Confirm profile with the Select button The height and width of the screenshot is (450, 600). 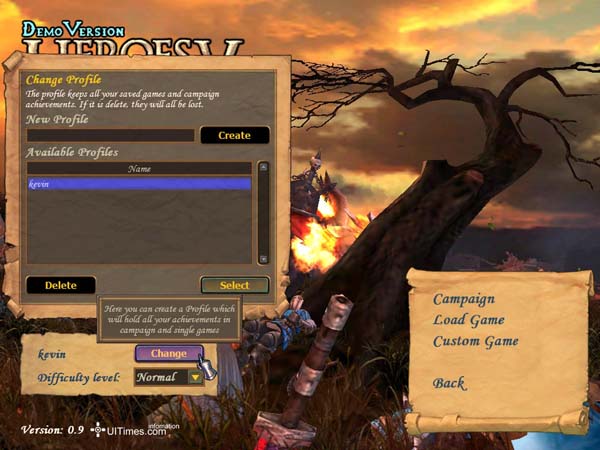pyautogui.click(x=234, y=285)
